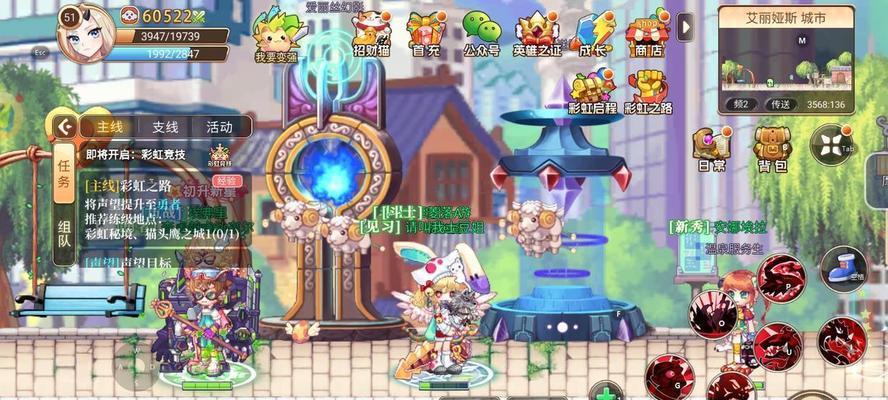The width and height of the screenshot is (888, 400).
Task: Click the 传送 teleport button under minimap
Action: pyautogui.click(x=780, y=104)
